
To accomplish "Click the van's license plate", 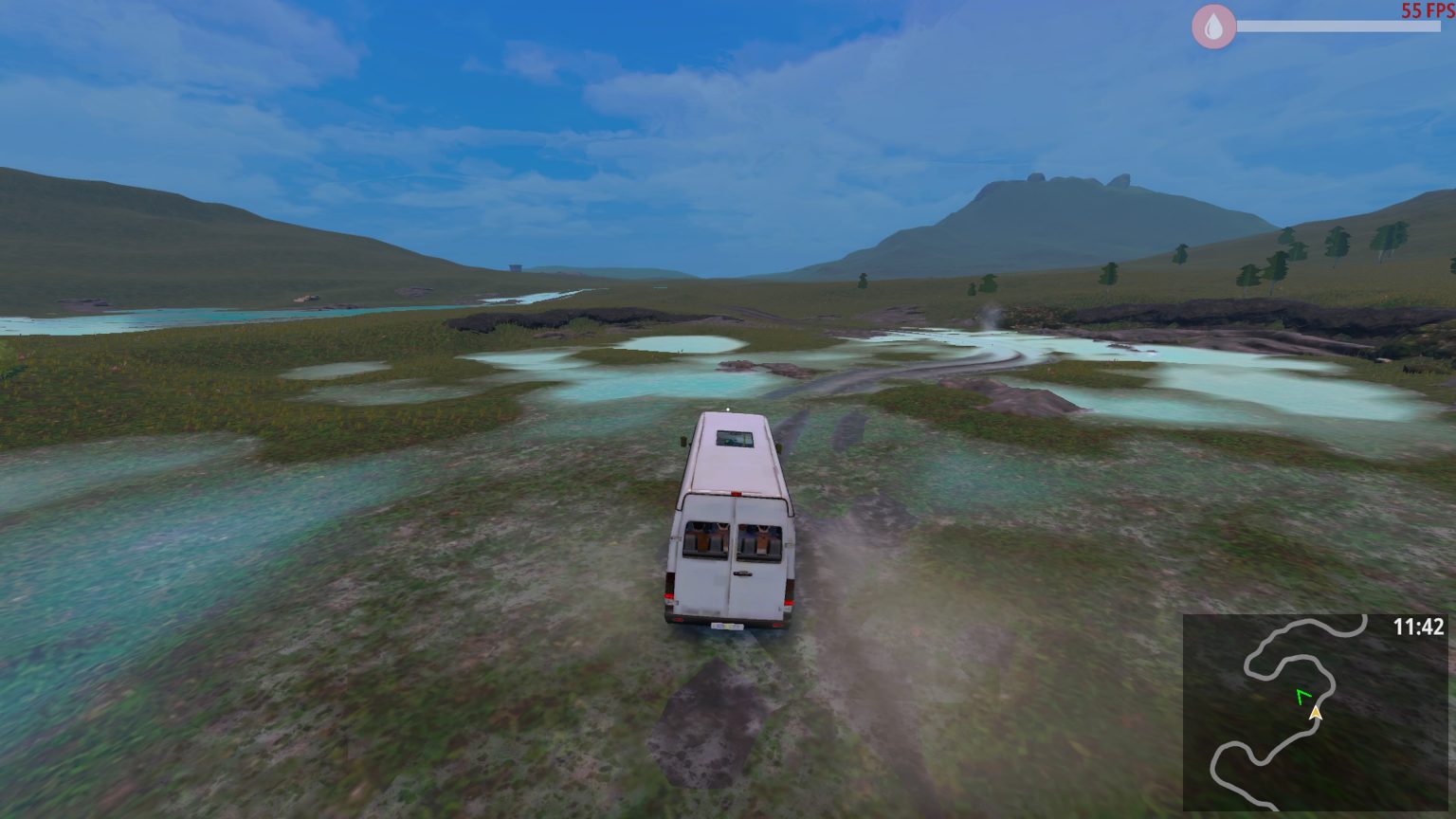I will [727, 627].
